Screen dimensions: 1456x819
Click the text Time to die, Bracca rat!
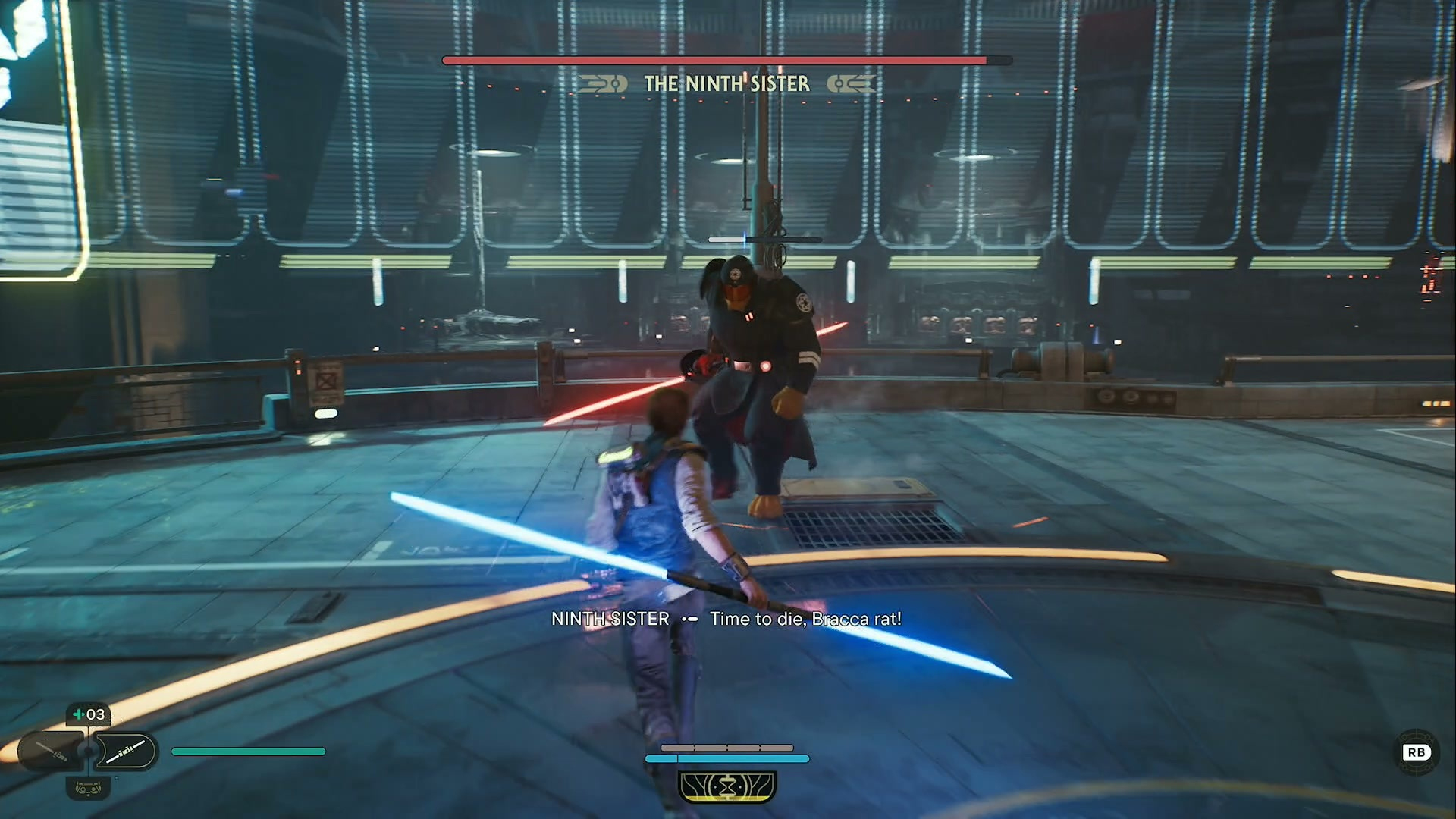[x=805, y=619]
